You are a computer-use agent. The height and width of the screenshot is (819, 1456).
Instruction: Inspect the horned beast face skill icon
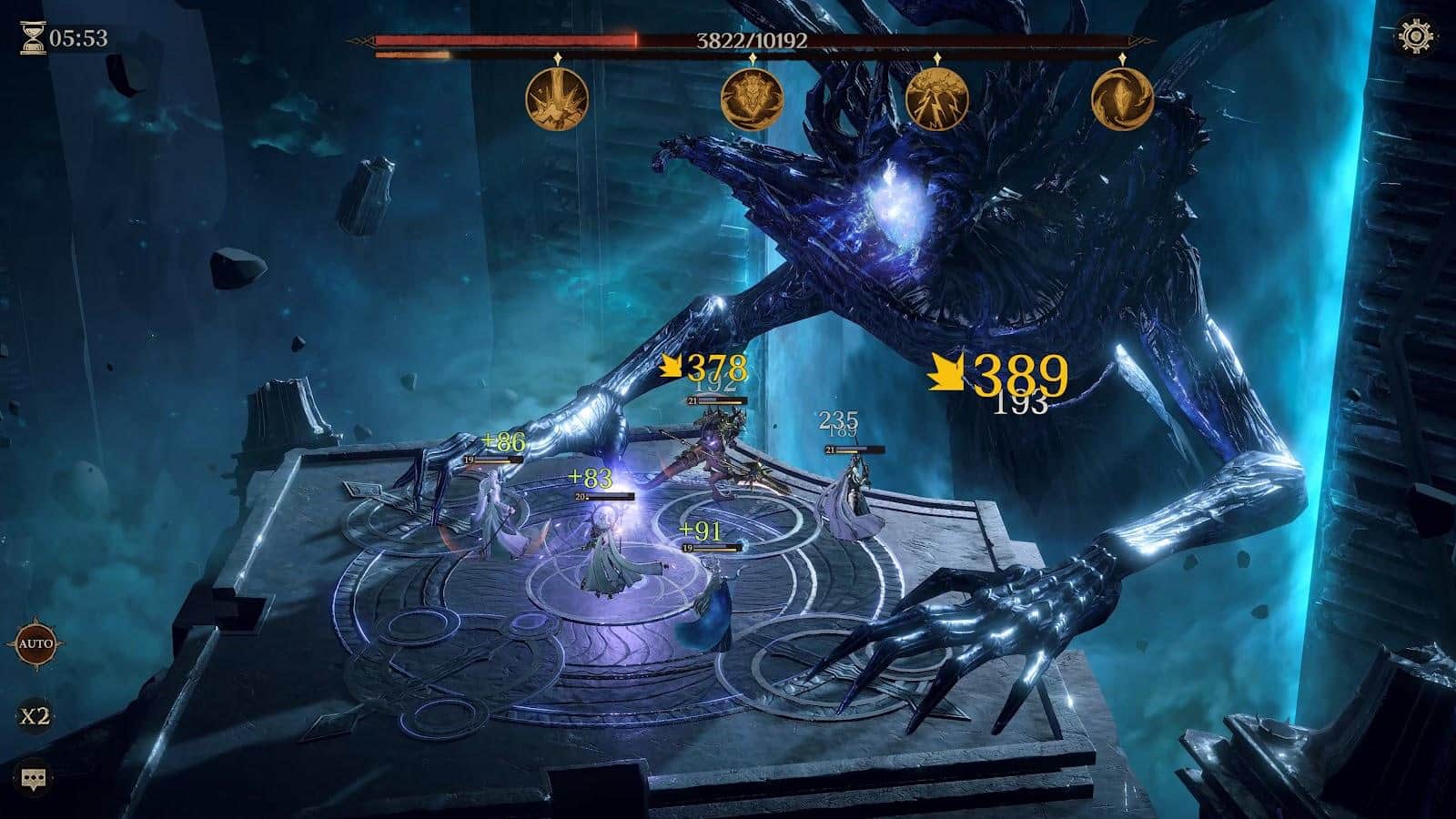pos(752,98)
